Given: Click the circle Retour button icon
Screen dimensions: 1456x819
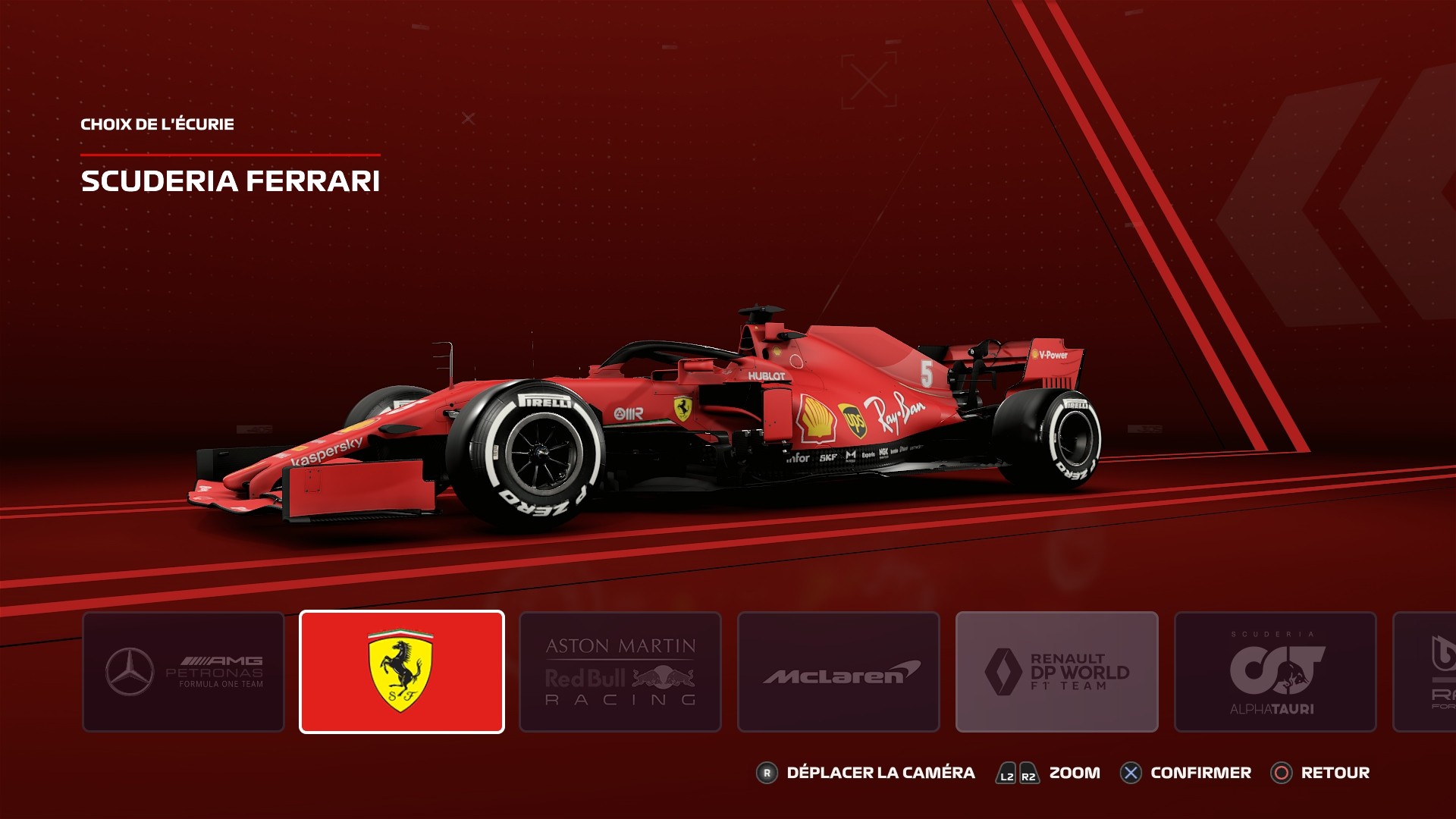Looking at the screenshot, I should click(1282, 773).
